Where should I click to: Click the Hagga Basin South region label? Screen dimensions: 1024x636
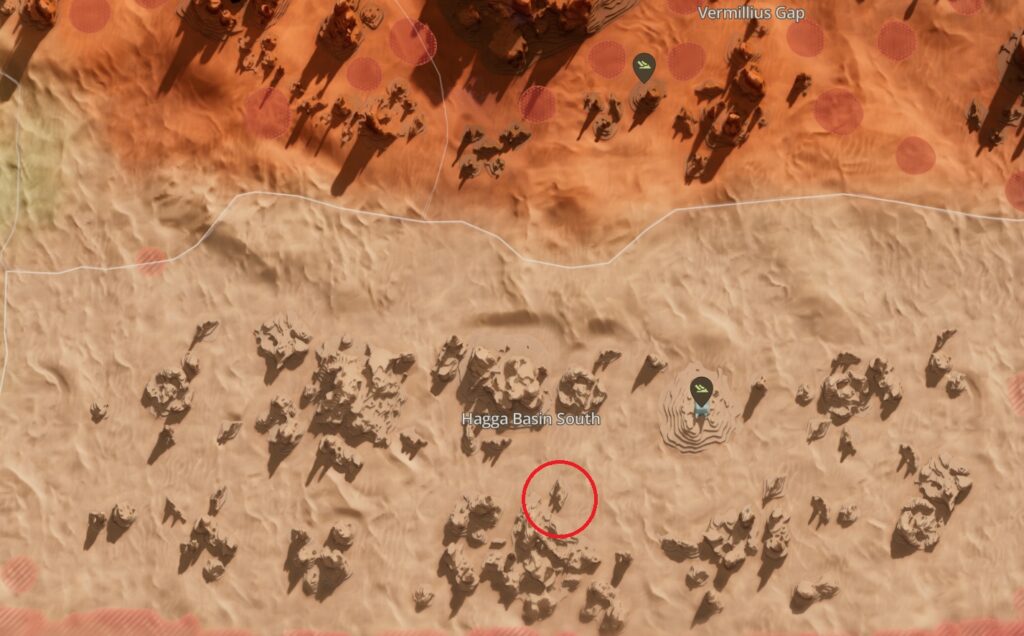click(x=531, y=419)
